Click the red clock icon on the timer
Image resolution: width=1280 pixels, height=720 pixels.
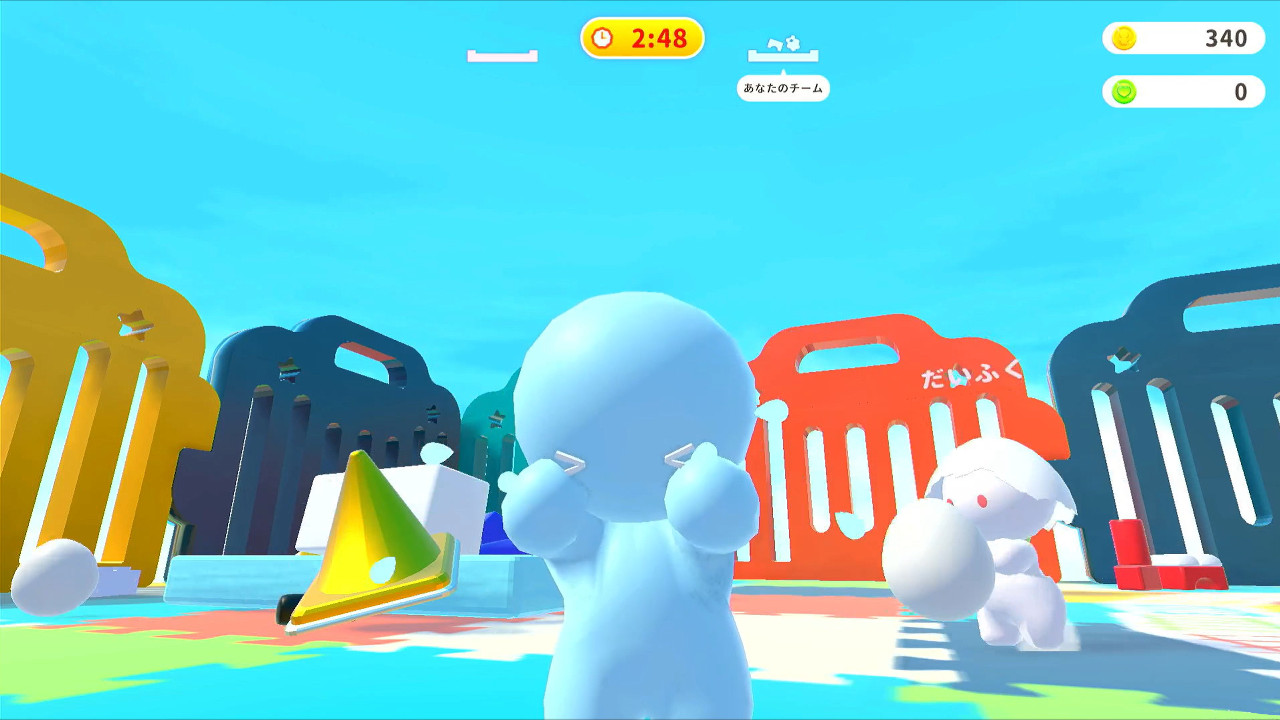[x=601, y=40]
